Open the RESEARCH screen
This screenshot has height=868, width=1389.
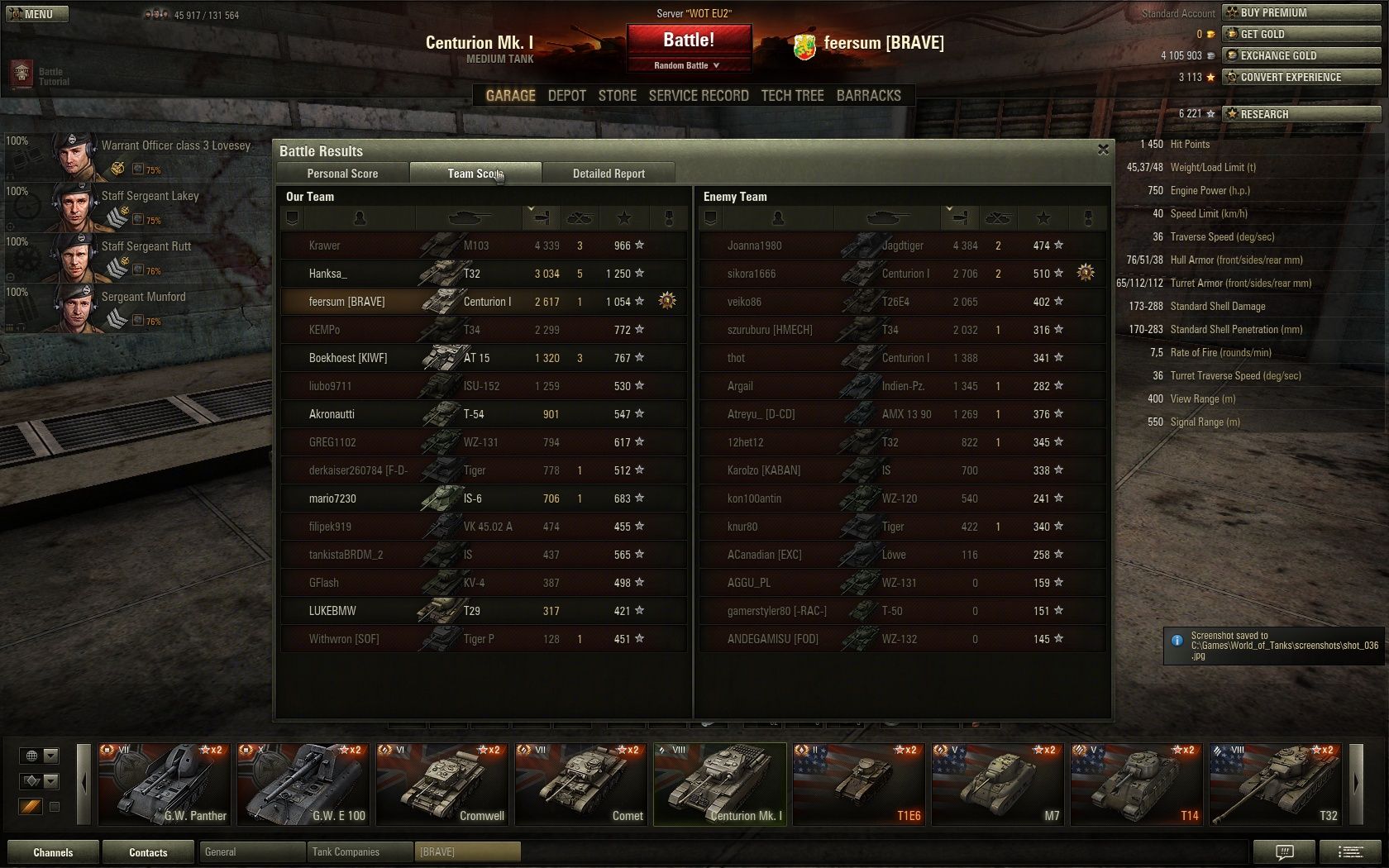tap(1301, 114)
